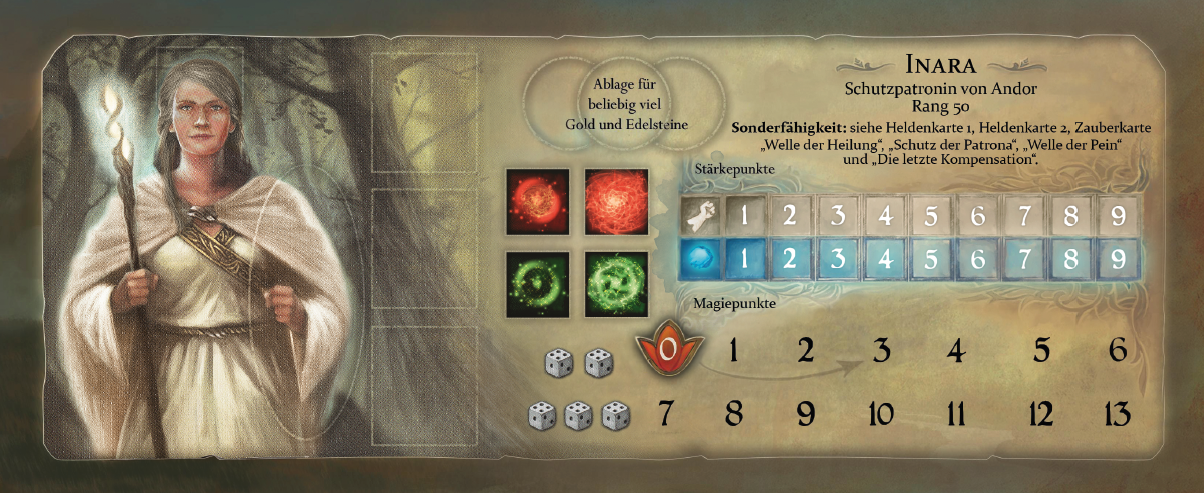The image size is (1204, 493).
Task: Set strength points to grey tile 5
Action: pyautogui.click(x=931, y=214)
